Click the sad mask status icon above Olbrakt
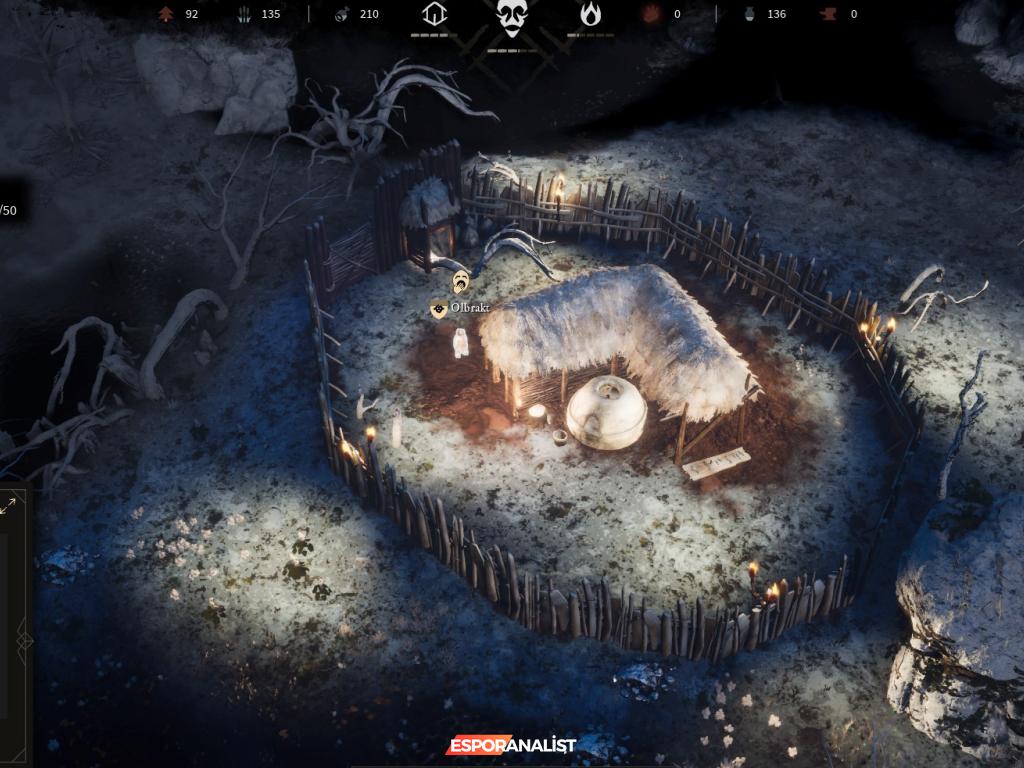Image resolution: width=1024 pixels, height=768 pixels. [461, 281]
